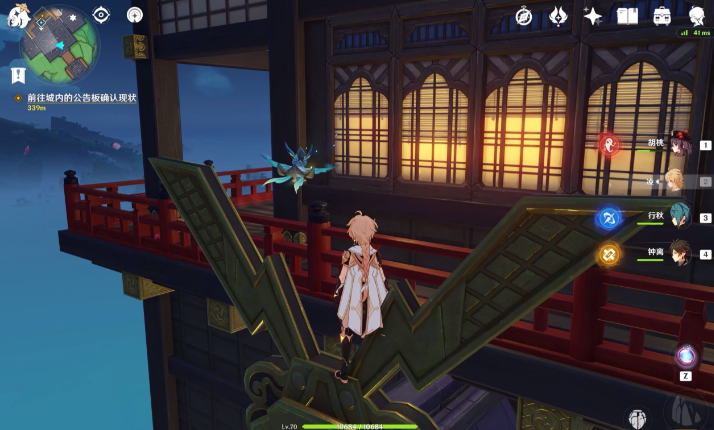This screenshot has width=714, height=430.
Task: Open the eye-shaped icon beside the minimap
Action: [x=100, y=15]
